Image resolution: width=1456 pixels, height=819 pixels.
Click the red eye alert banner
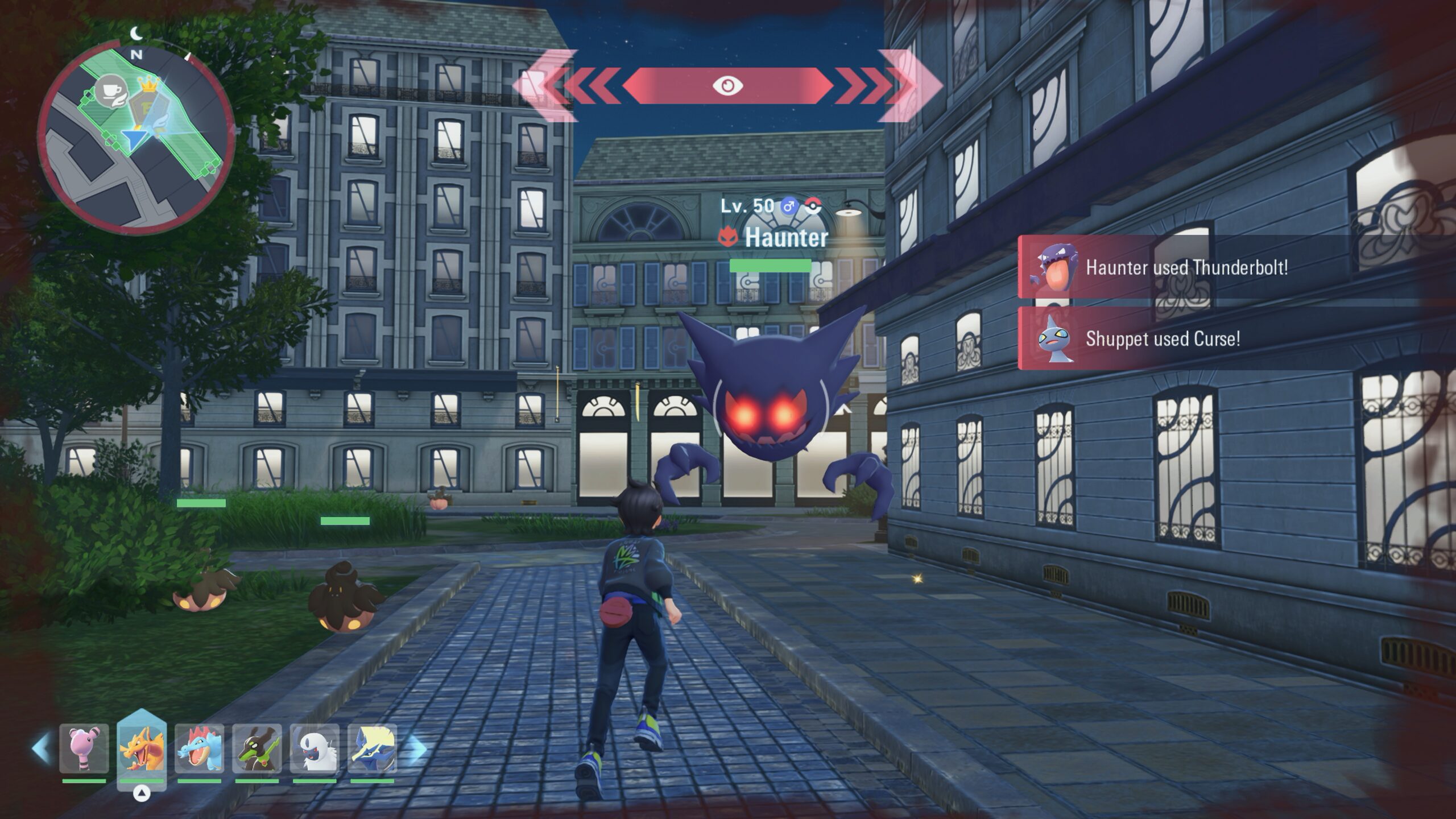point(727,86)
